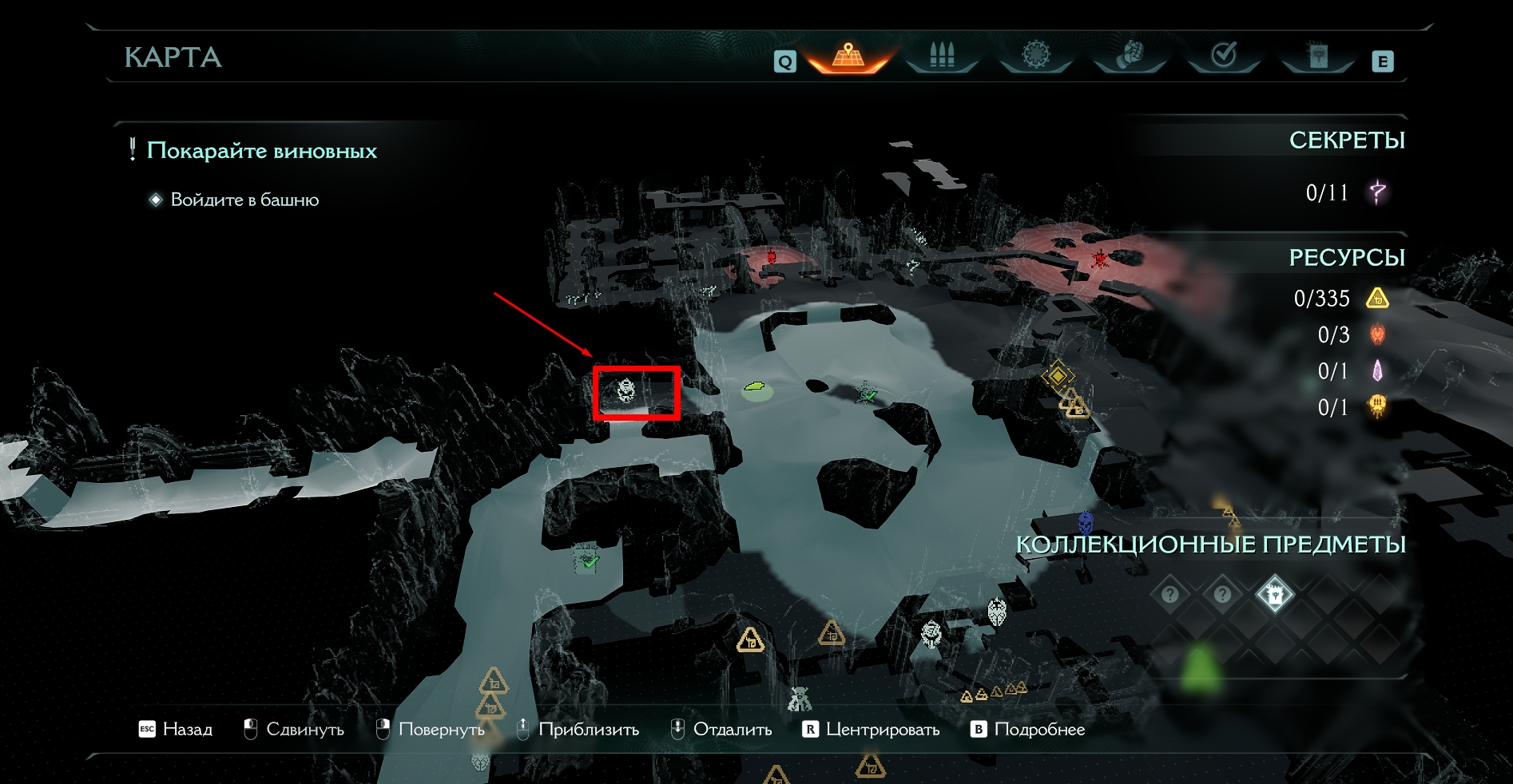Viewport: 1513px width, 784px height.
Task: Click the white mask marker on the map
Action: pyautogui.click(x=996, y=612)
